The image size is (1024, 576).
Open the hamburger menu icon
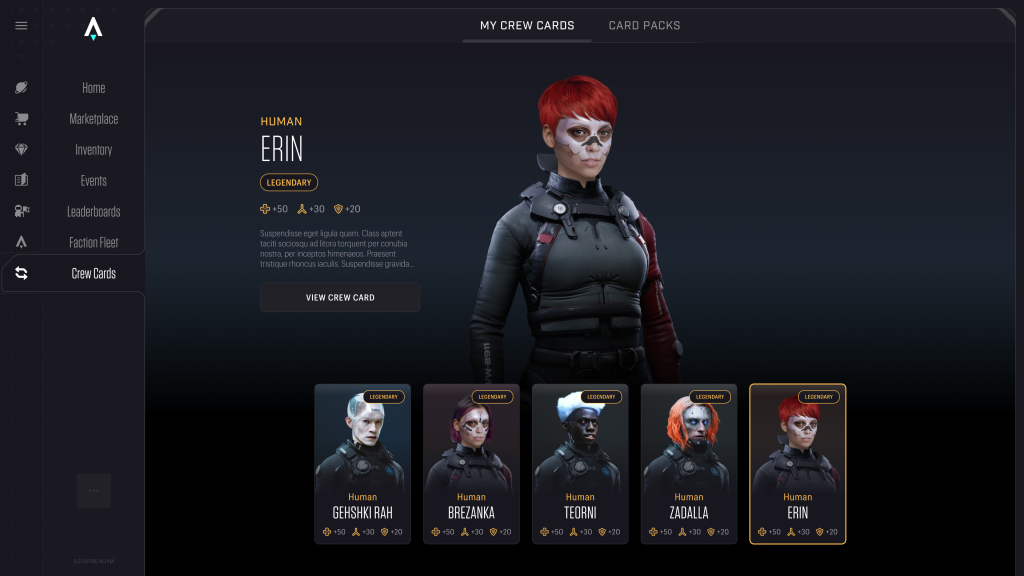point(21,26)
